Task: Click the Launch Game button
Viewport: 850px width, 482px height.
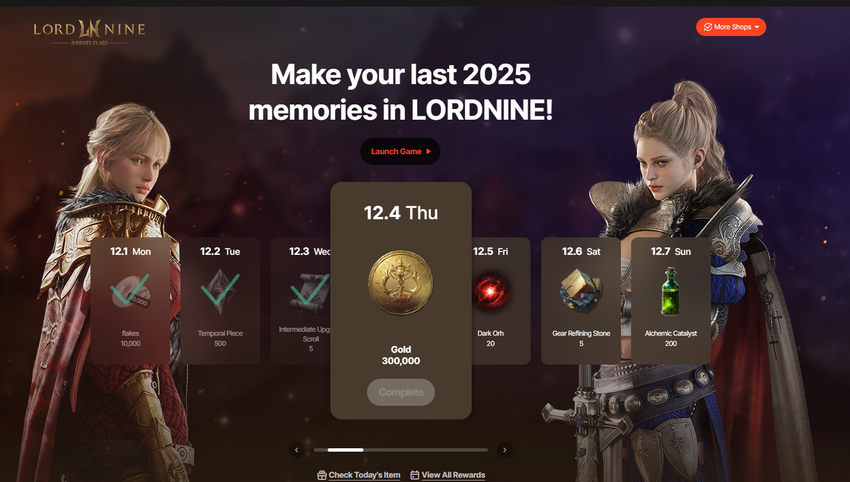Action: pos(400,151)
